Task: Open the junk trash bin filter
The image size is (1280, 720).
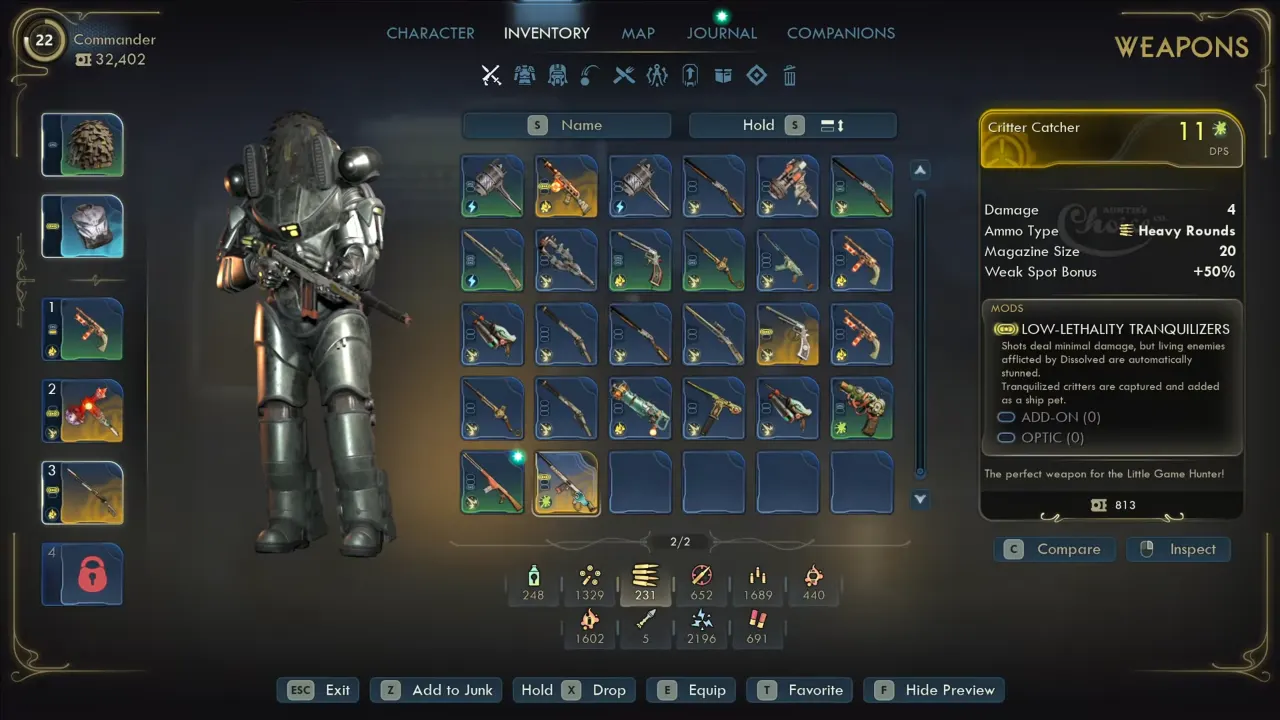Action: pyautogui.click(x=789, y=75)
